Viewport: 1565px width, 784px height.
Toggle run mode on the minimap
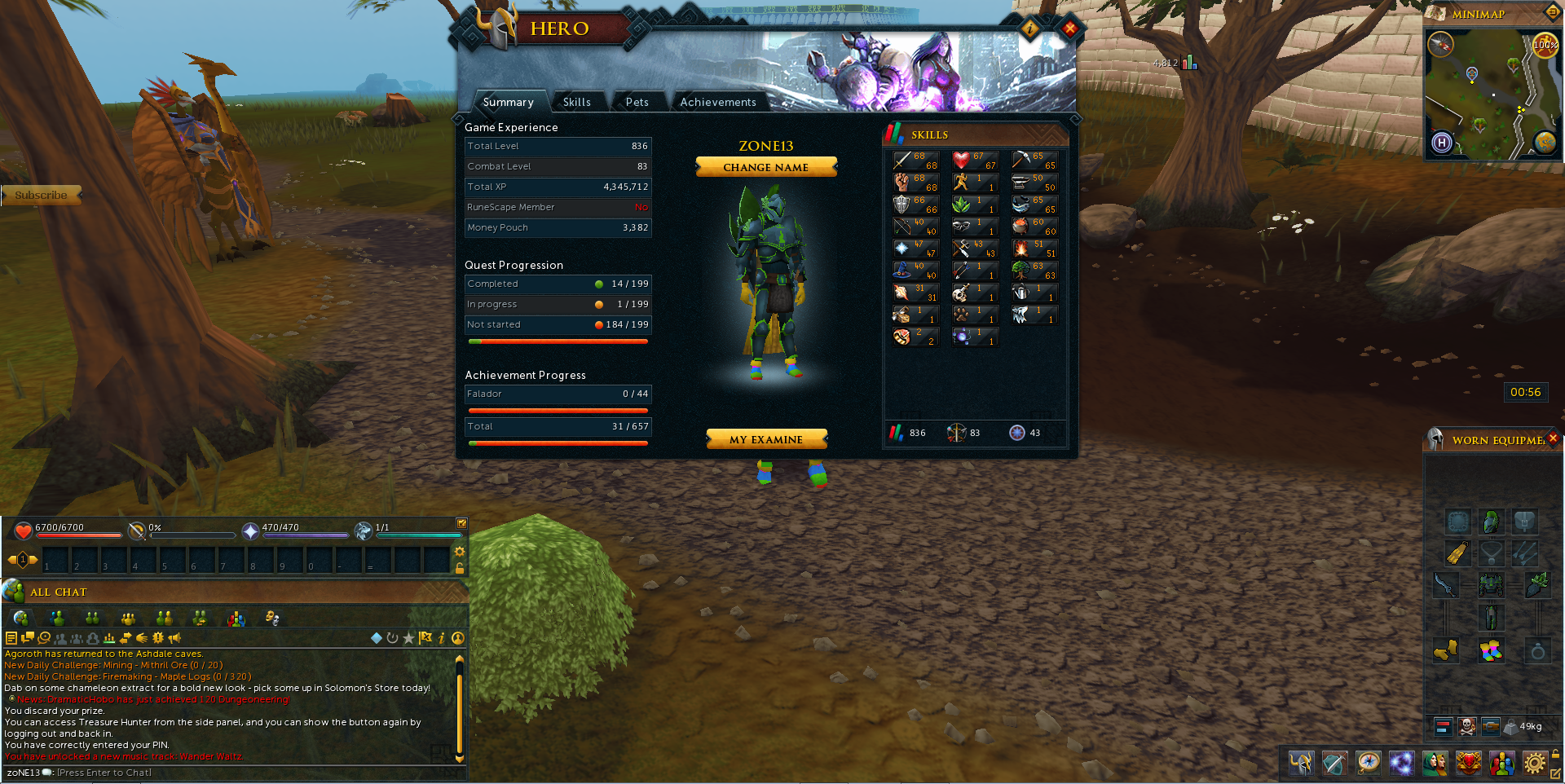[1544, 46]
